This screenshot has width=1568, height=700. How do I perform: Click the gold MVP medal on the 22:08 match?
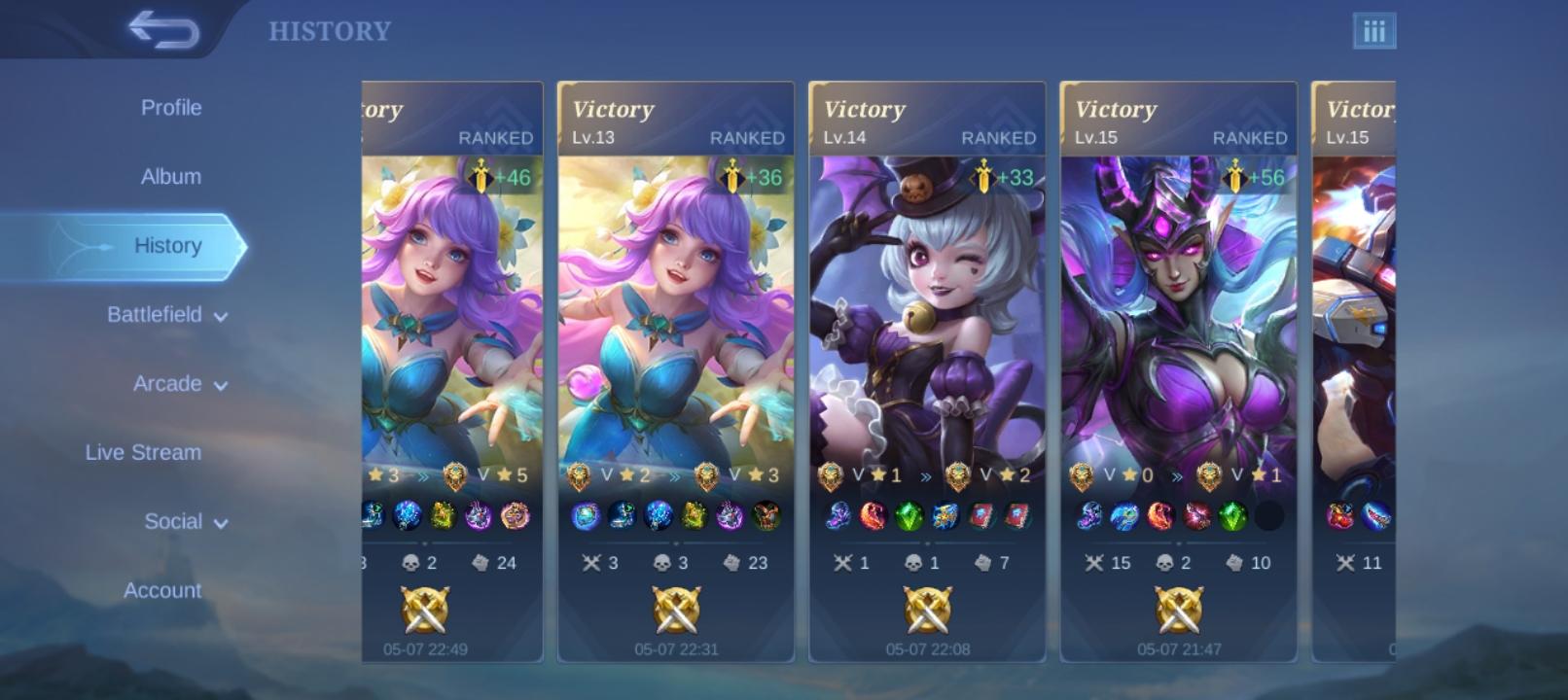(927, 610)
